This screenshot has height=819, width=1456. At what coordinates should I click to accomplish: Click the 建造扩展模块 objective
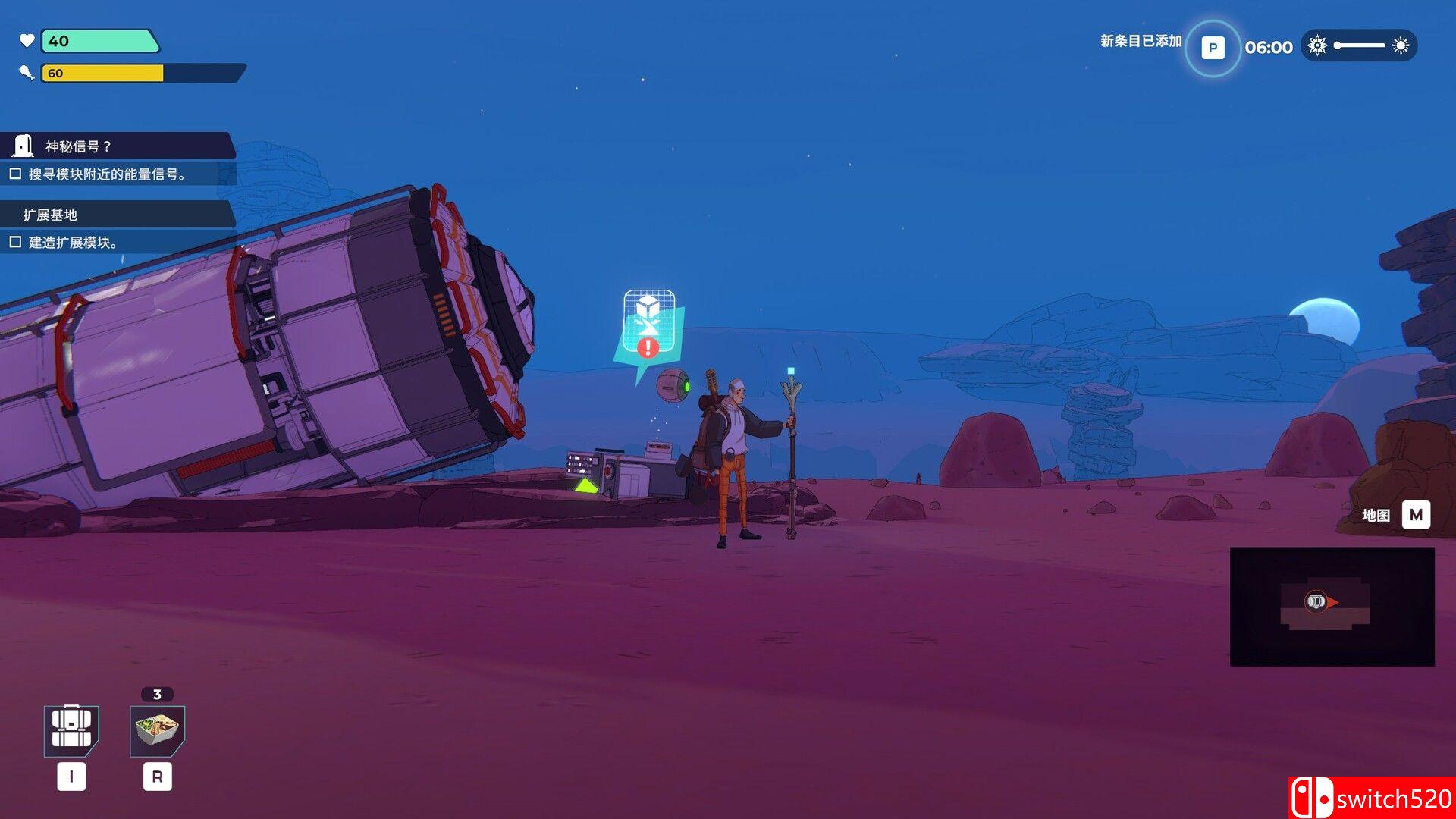72,243
